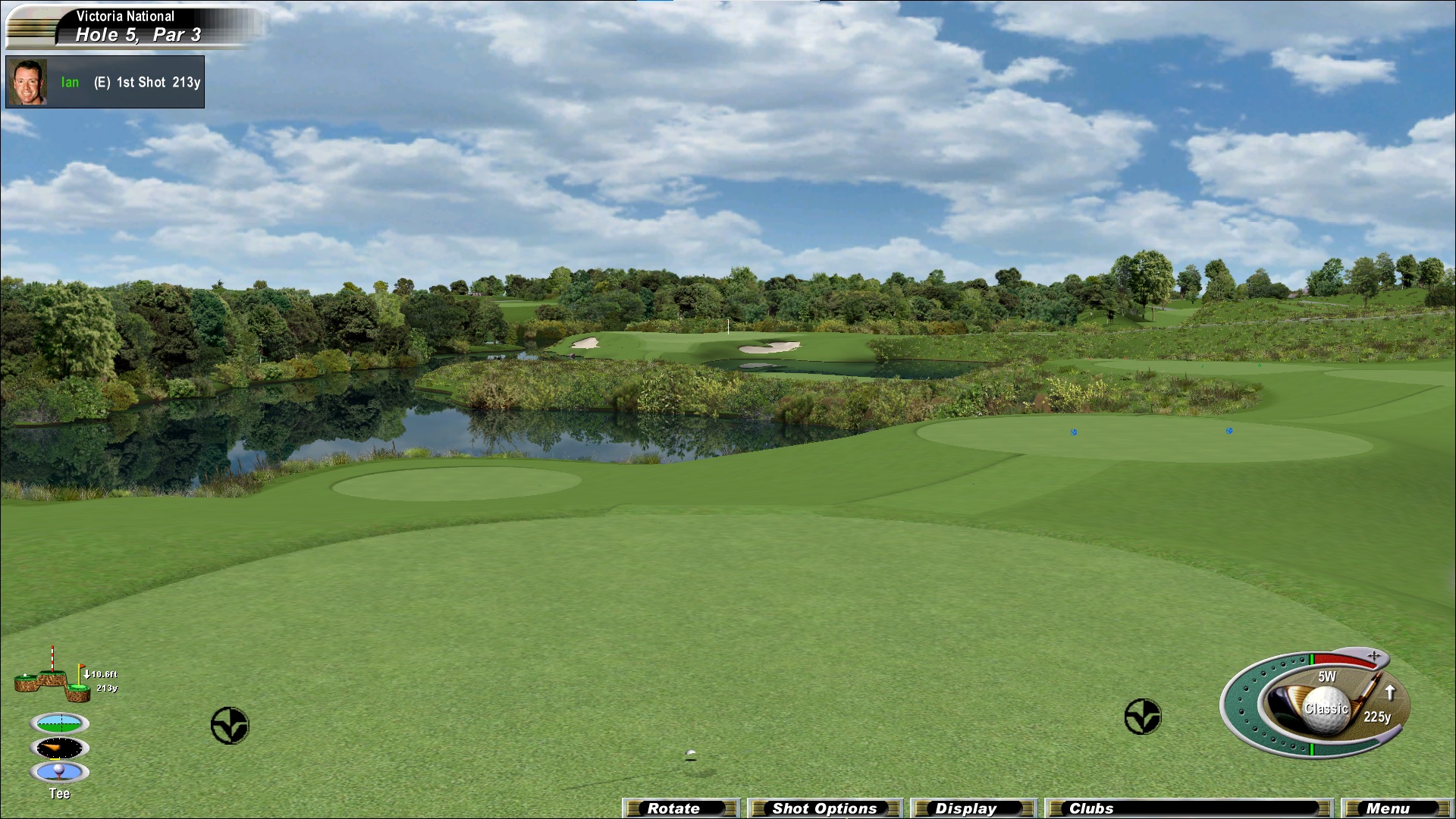The image size is (1456, 819).
Task: Click the Victoria National hole info banner
Action: point(136,26)
